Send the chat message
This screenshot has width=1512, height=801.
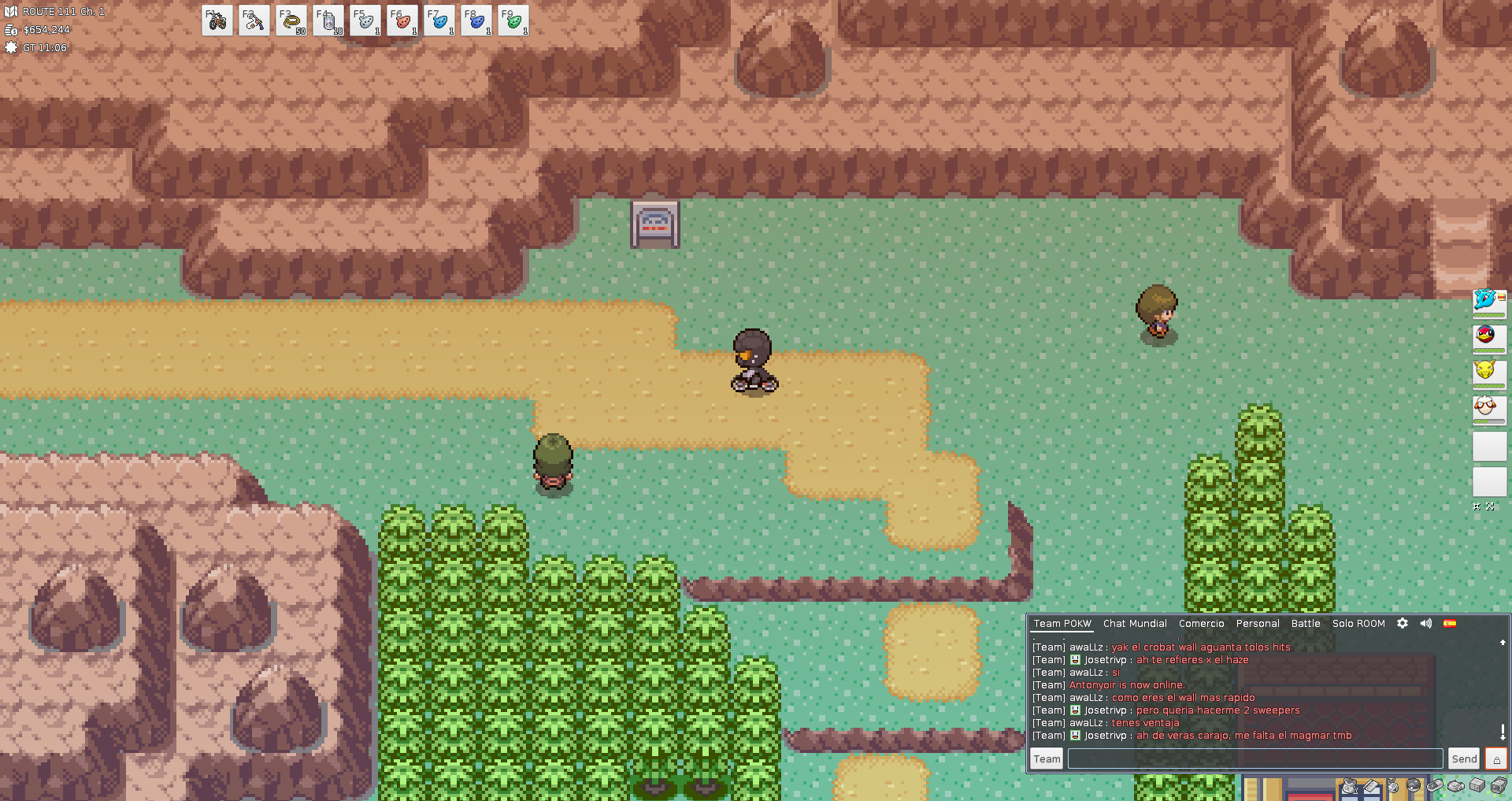1464,758
